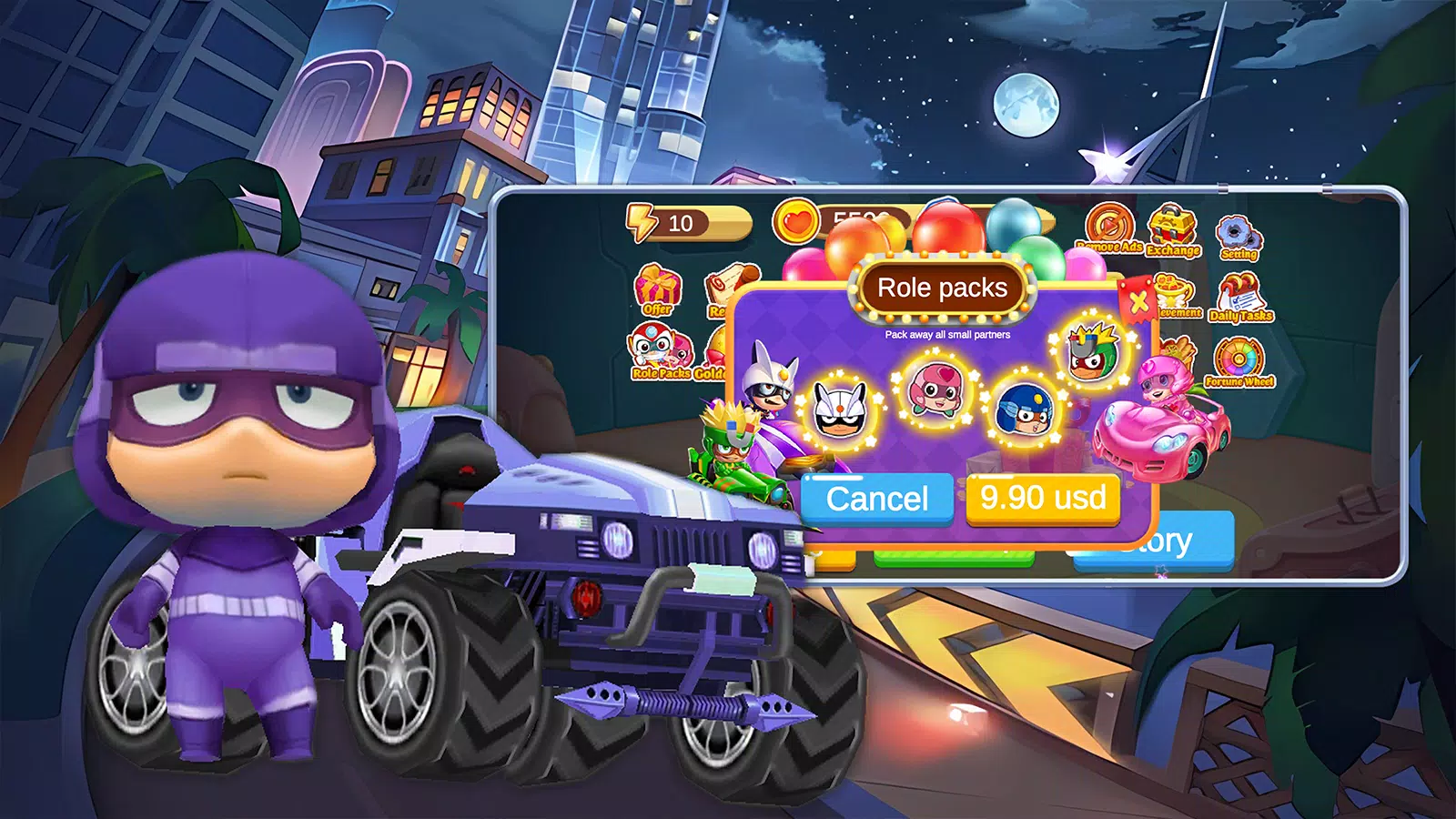Open the Offer gift box
The image size is (1456, 819).
[x=657, y=289]
